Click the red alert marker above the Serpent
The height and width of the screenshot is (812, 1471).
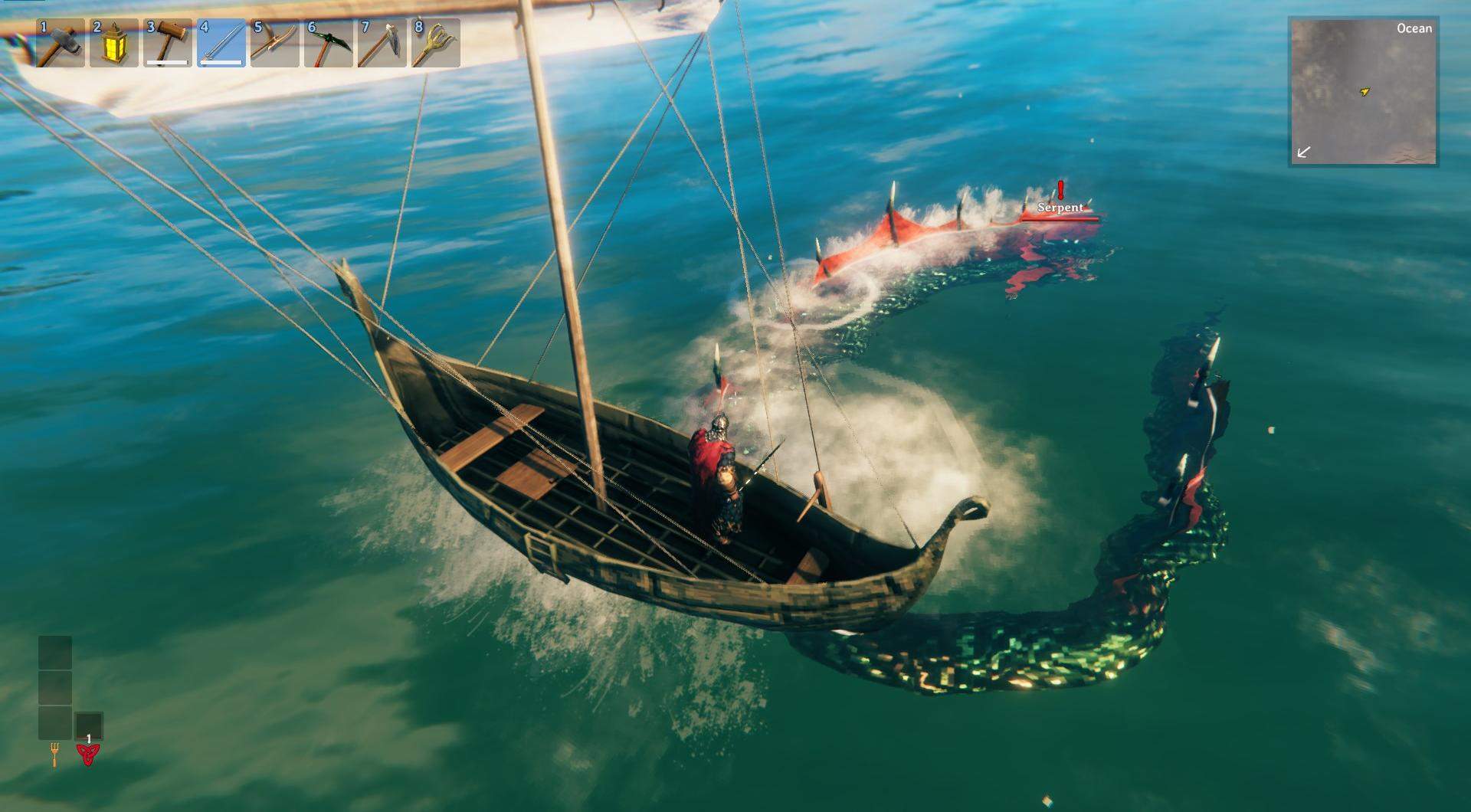point(1060,191)
